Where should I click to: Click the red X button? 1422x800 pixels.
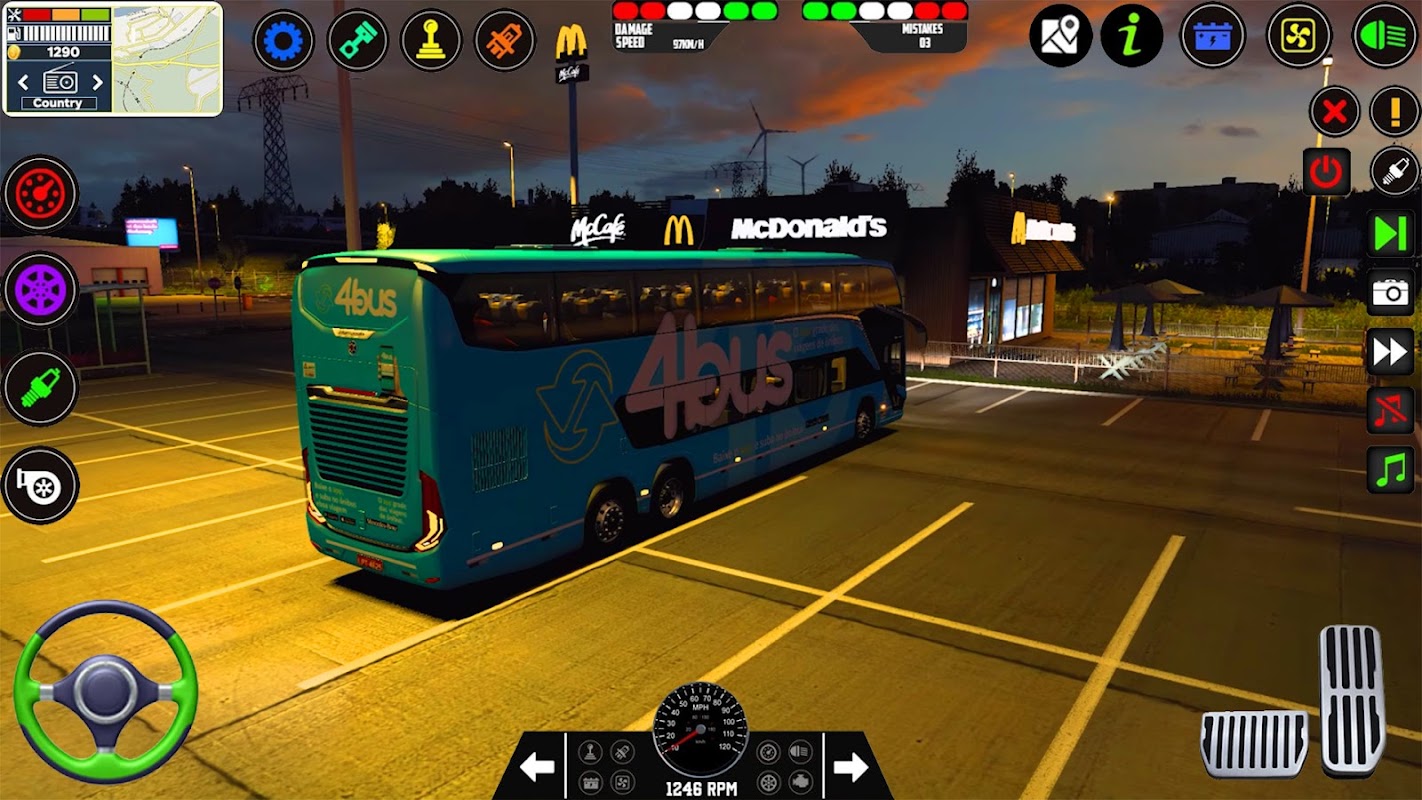click(1334, 111)
